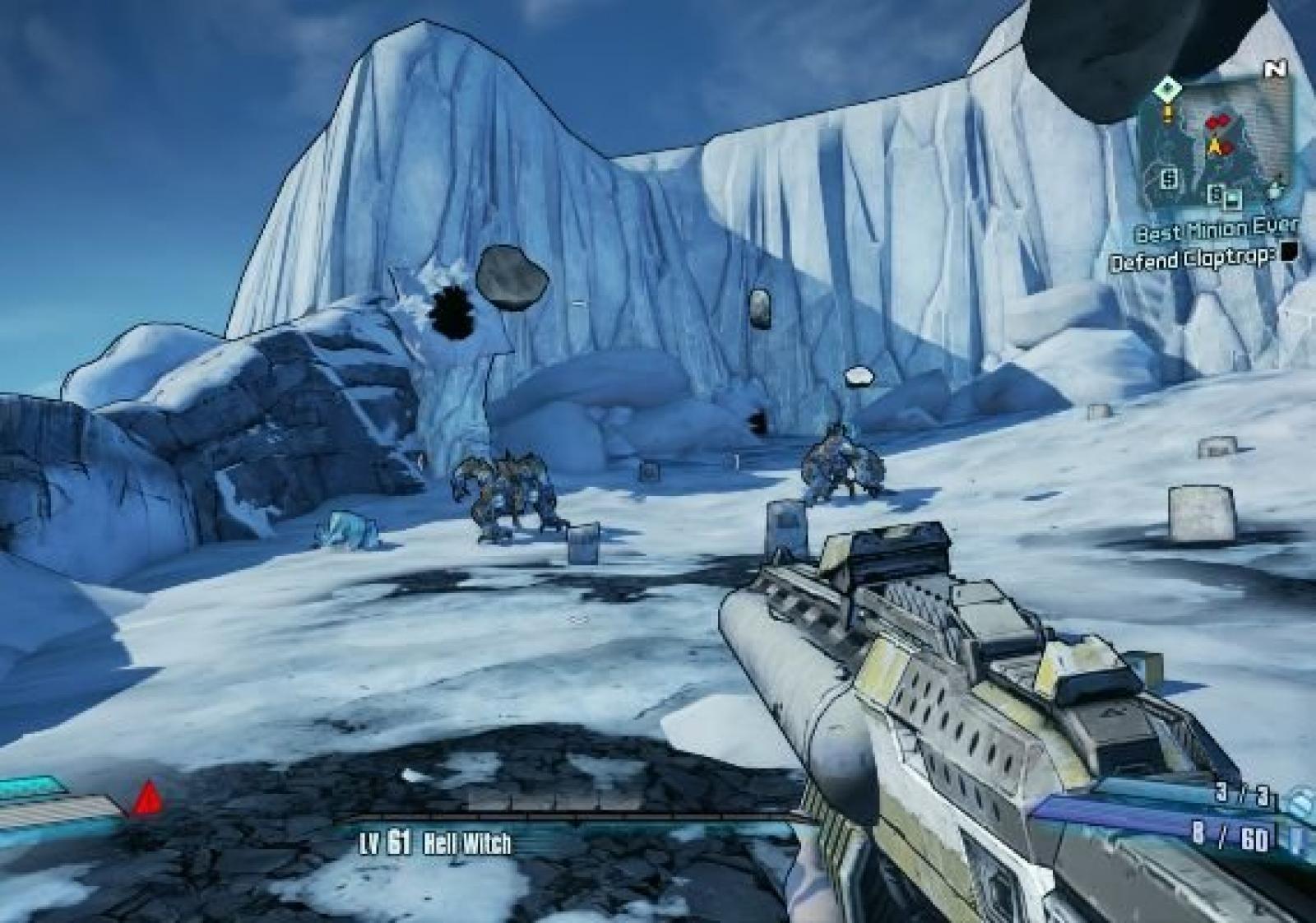
Task: Tick the Defend Claptrap objective checkbox
Action: 1290,252
